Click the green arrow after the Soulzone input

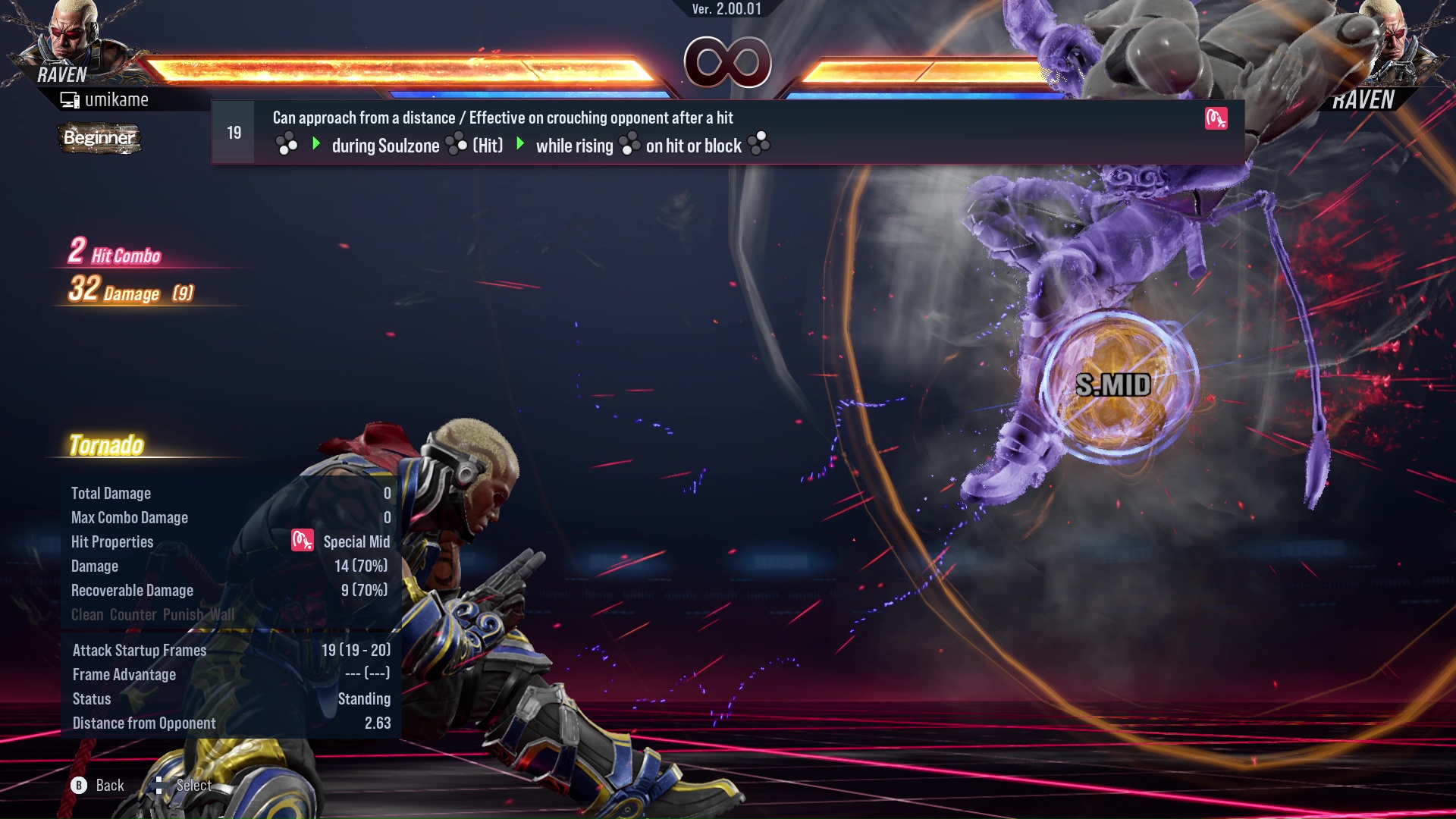(x=520, y=145)
